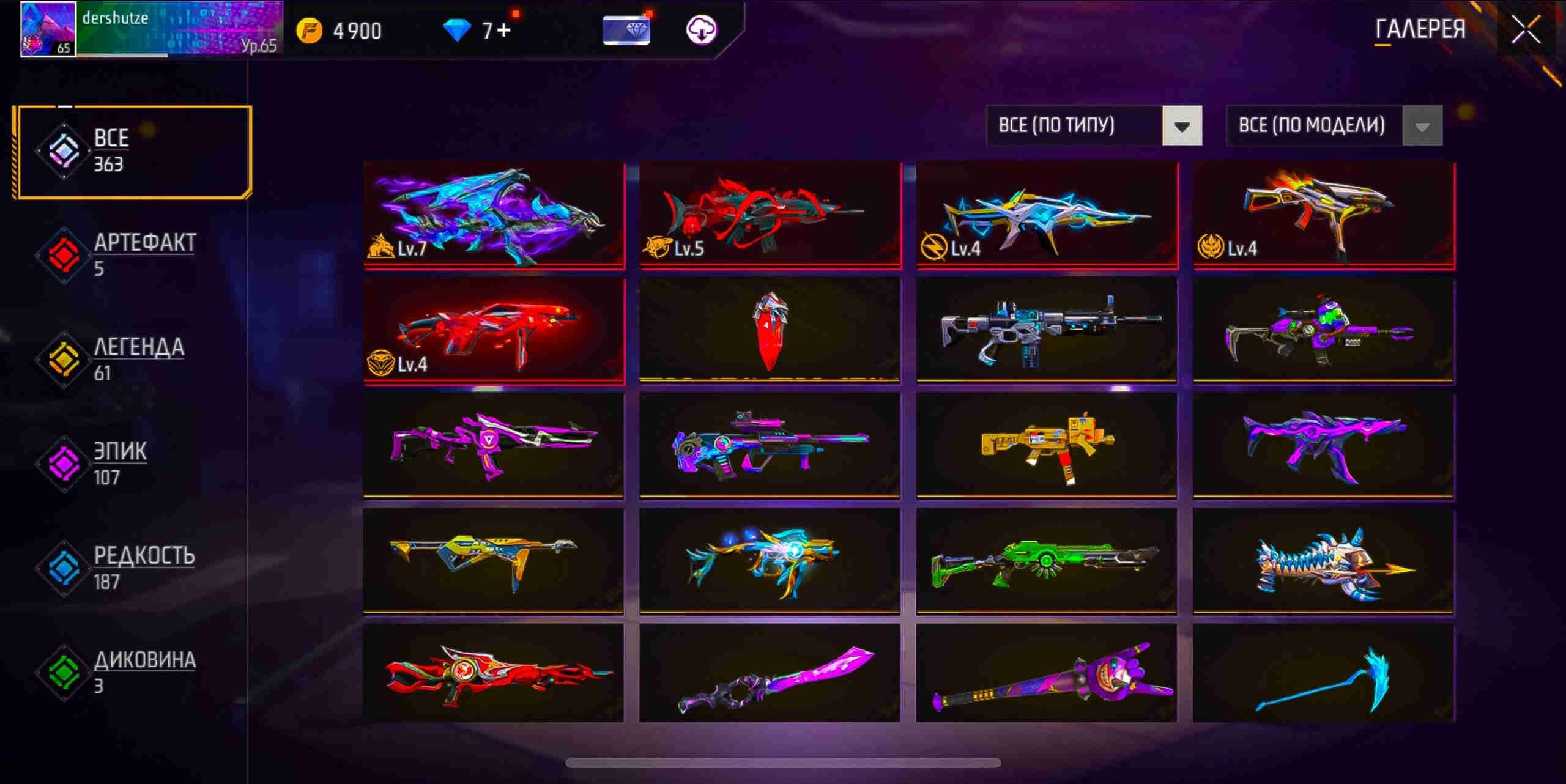Select the Lv.5 red shark gun skin

click(x=770, y=214)
